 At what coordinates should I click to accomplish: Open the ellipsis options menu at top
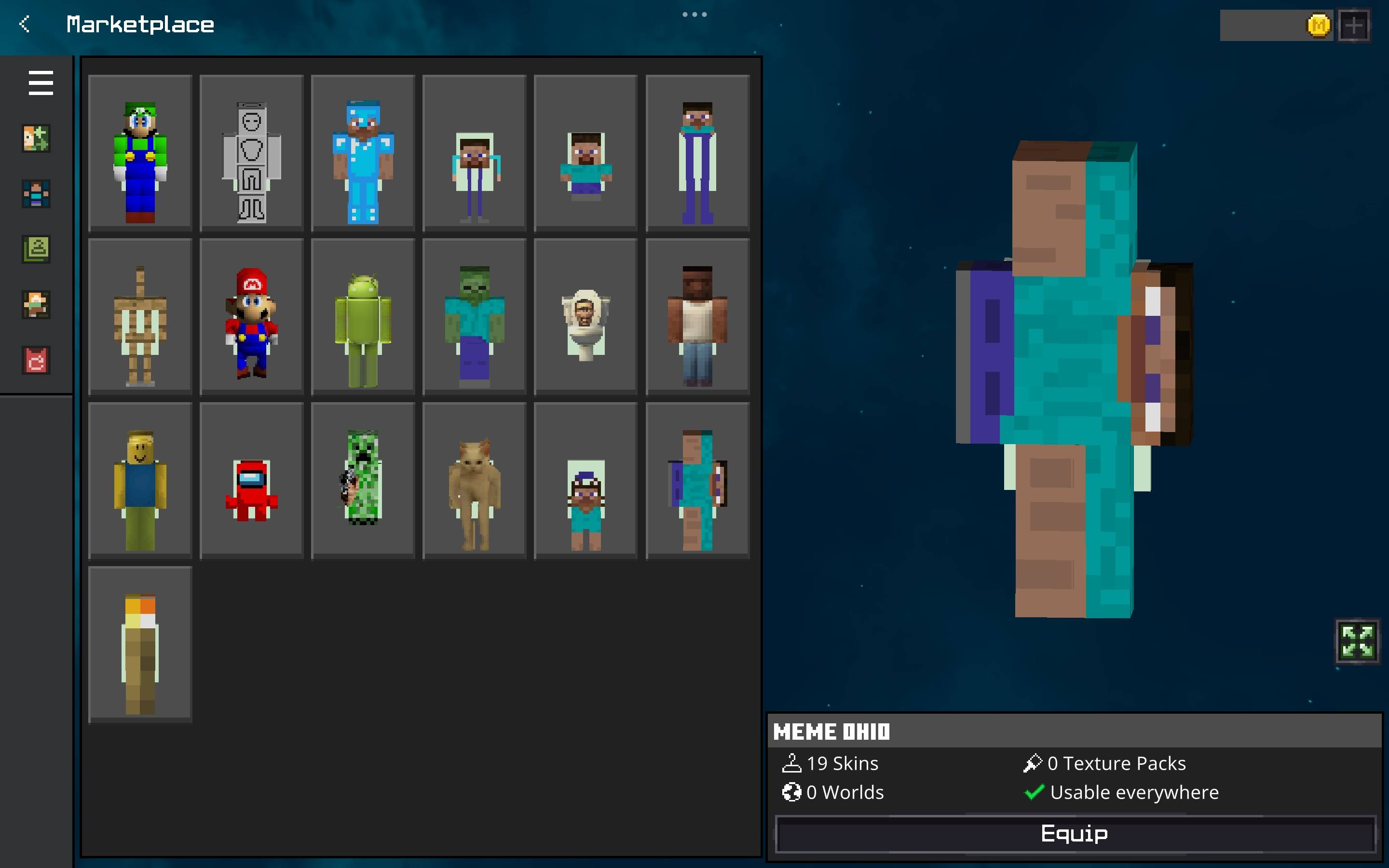[x=695, y=14]
